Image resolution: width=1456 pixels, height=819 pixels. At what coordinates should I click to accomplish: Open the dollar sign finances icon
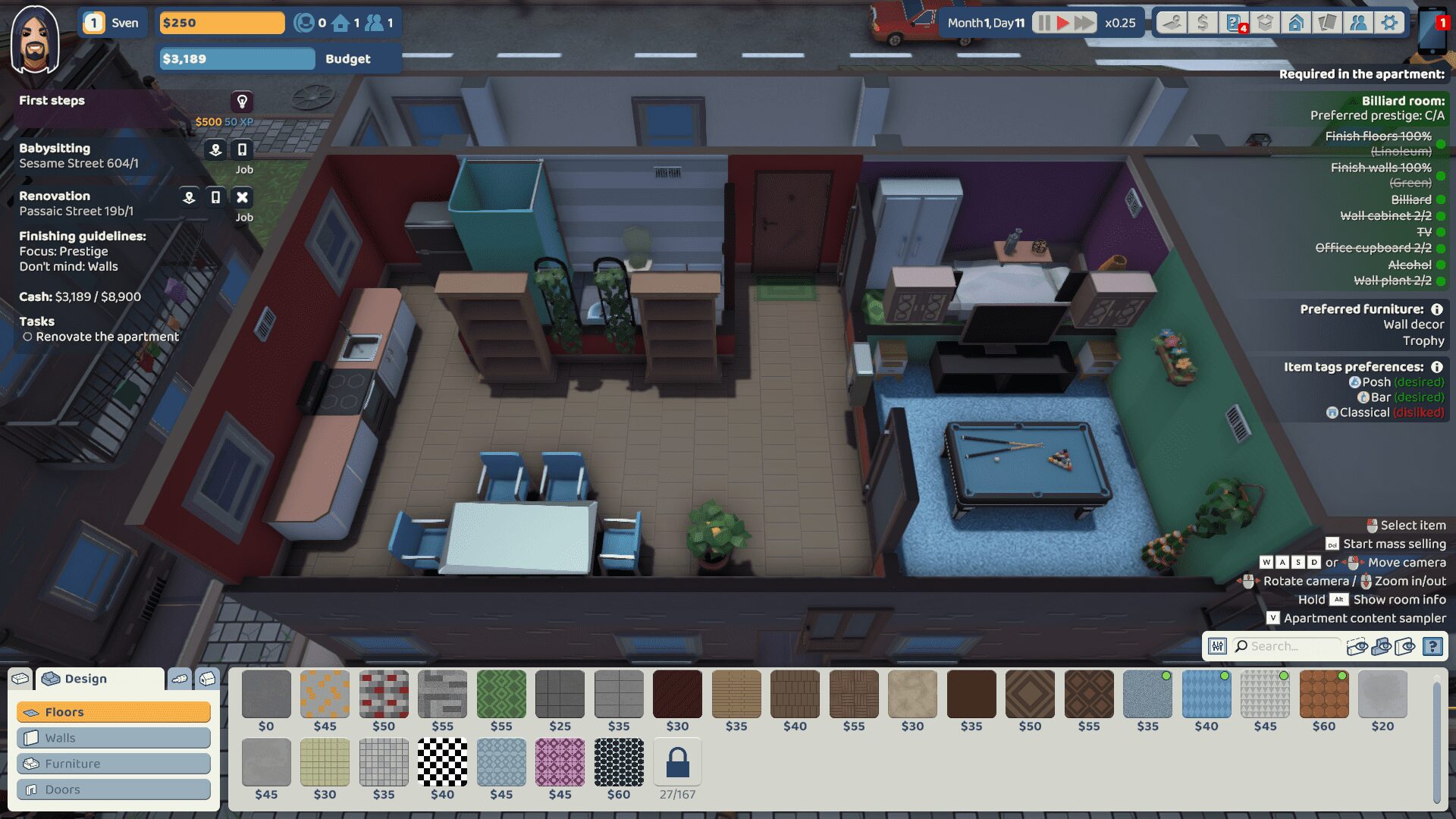pos(1202,23)
